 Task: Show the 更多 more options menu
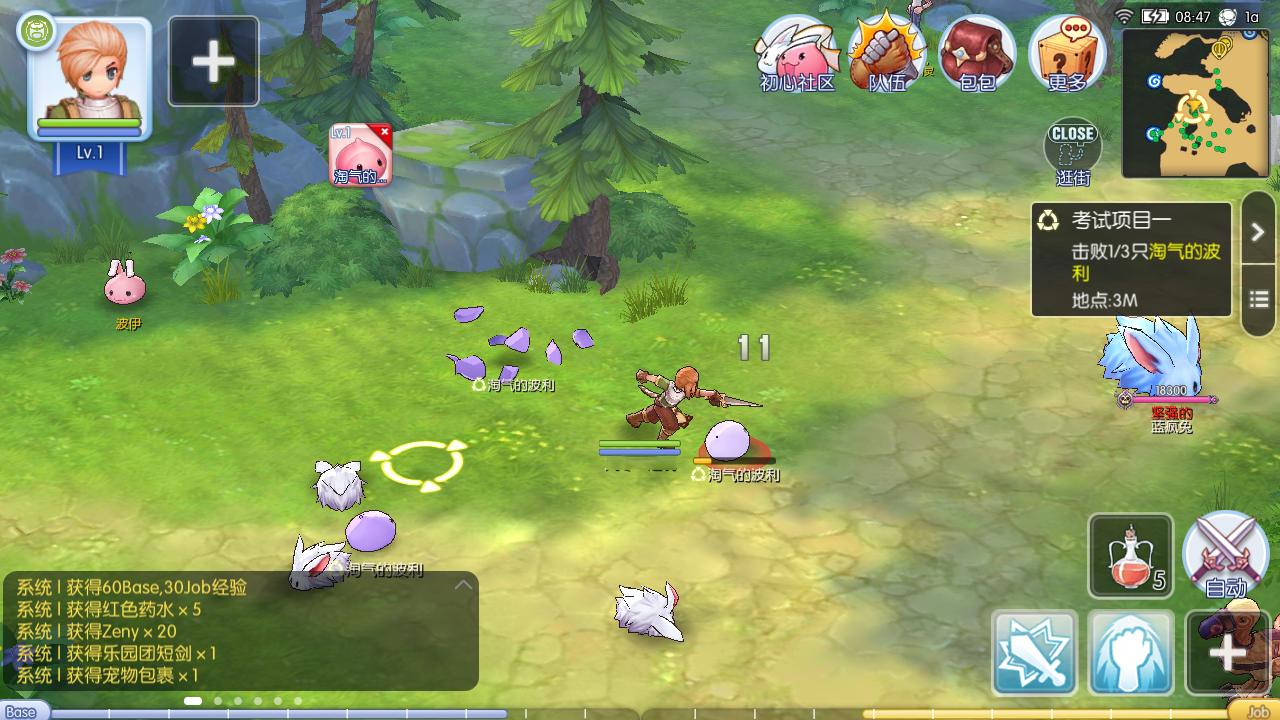[x=1067, y=54]
